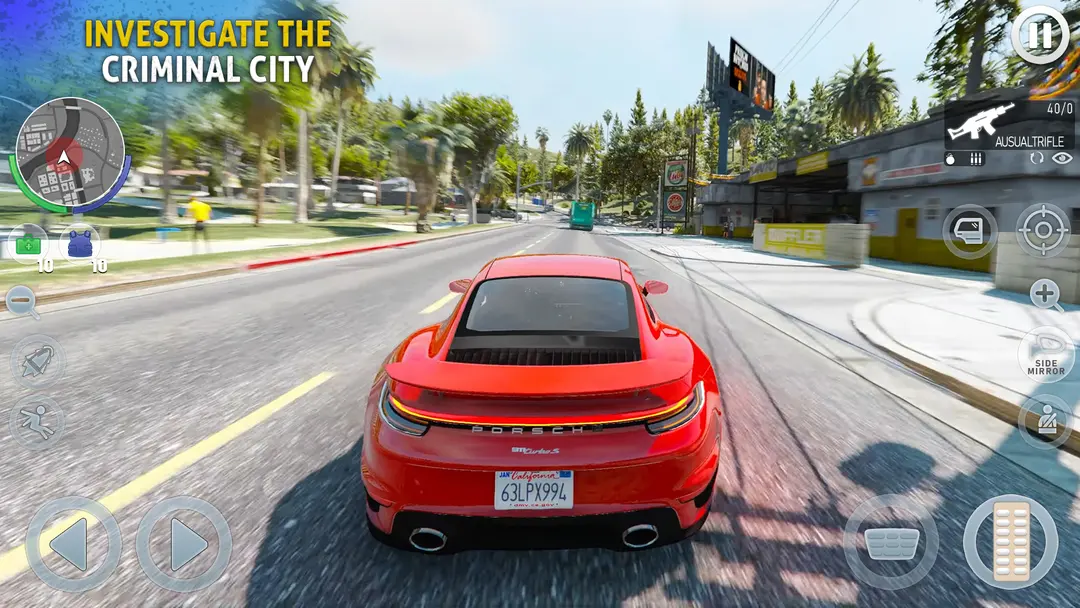Tap the zoom-out magnifier icon
Viewport: 1080px width, 608px height.
coord(20,300)
